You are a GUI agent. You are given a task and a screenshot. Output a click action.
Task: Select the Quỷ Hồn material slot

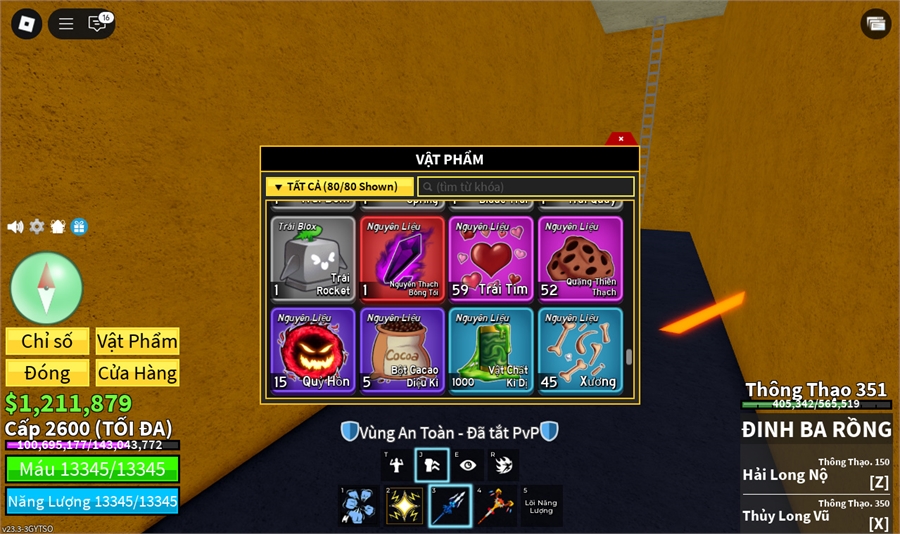(313, 350)
